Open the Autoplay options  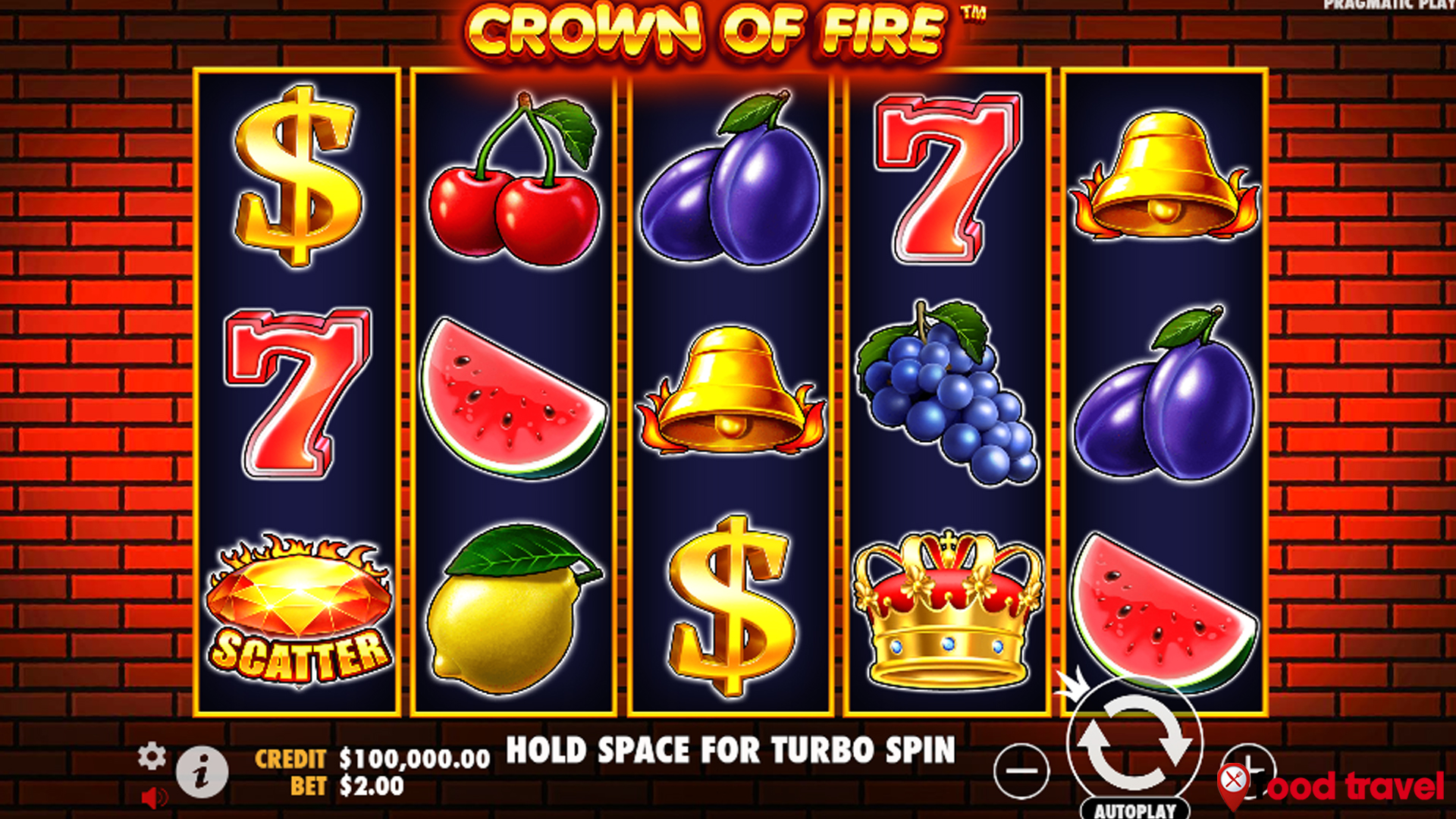click(1134, 809)
